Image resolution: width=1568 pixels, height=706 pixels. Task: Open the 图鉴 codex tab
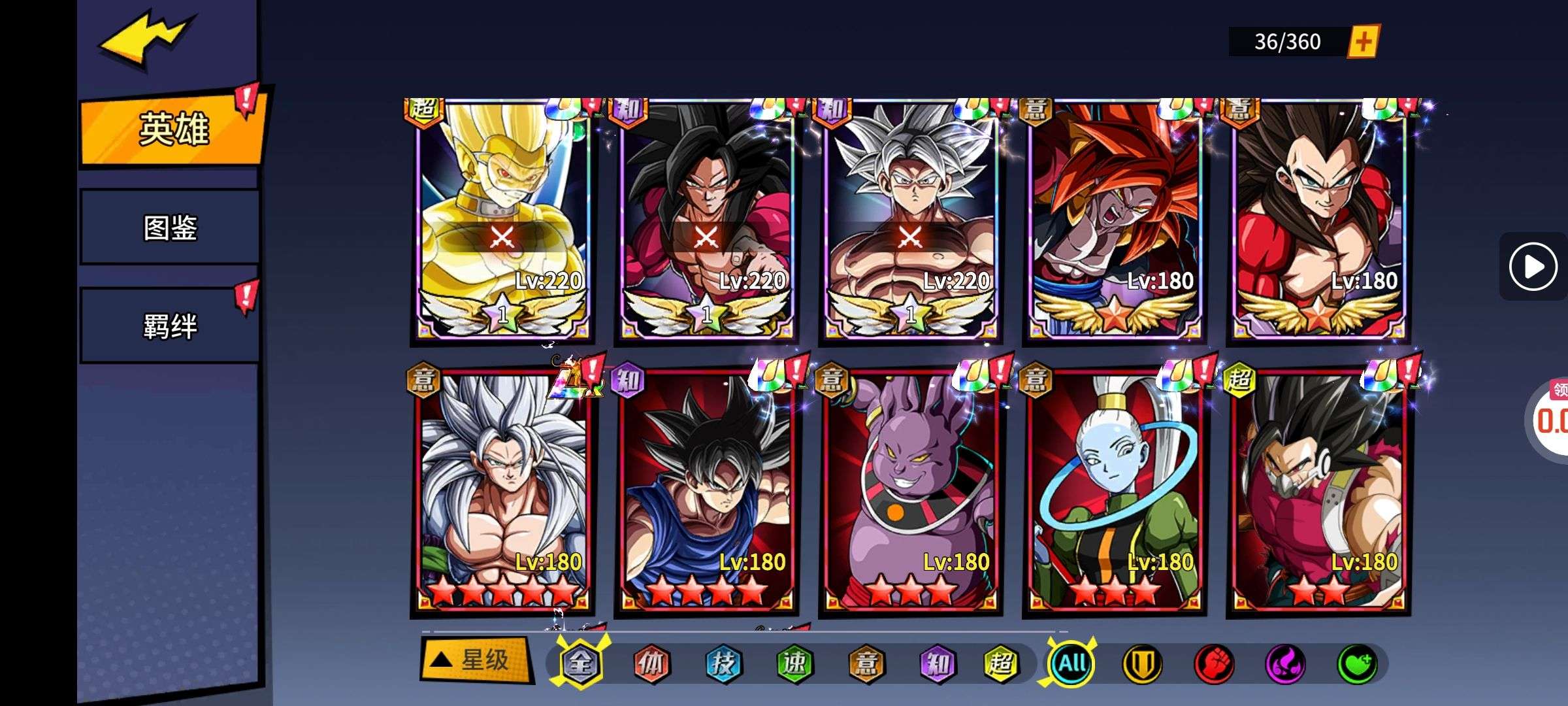170,227
